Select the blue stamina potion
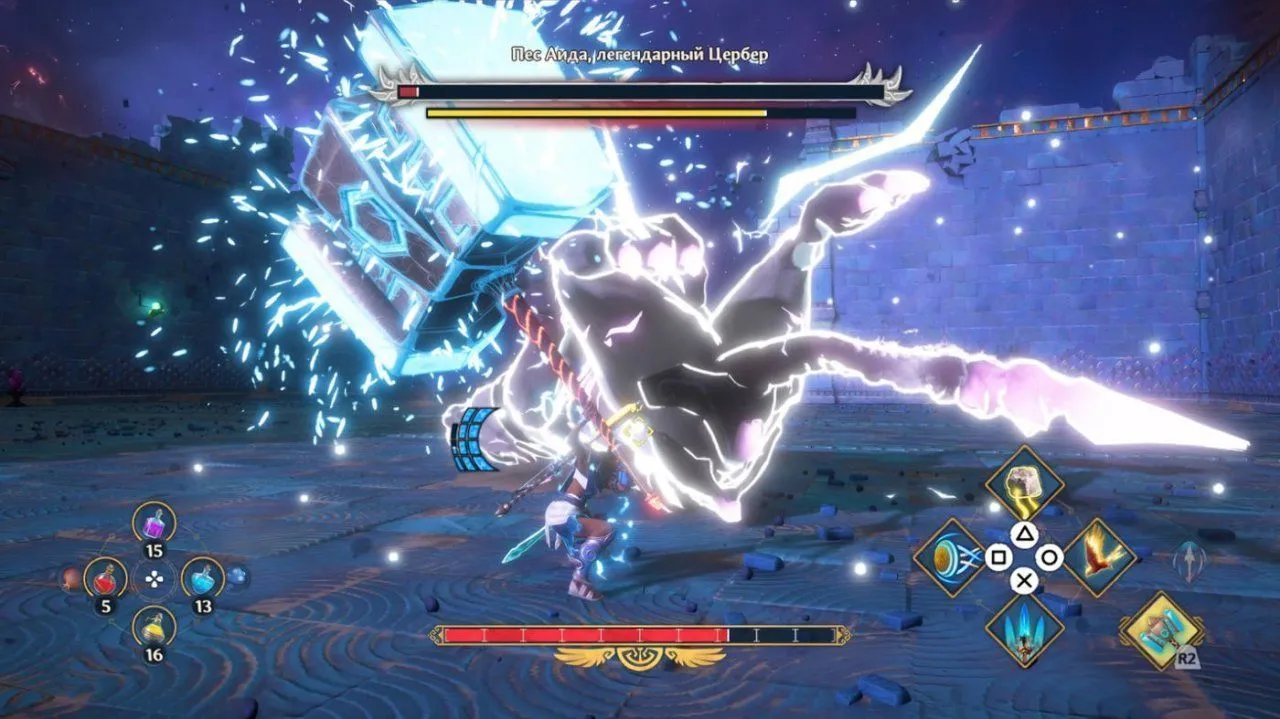The image size is (1280, 719). [x=203, y=578]
